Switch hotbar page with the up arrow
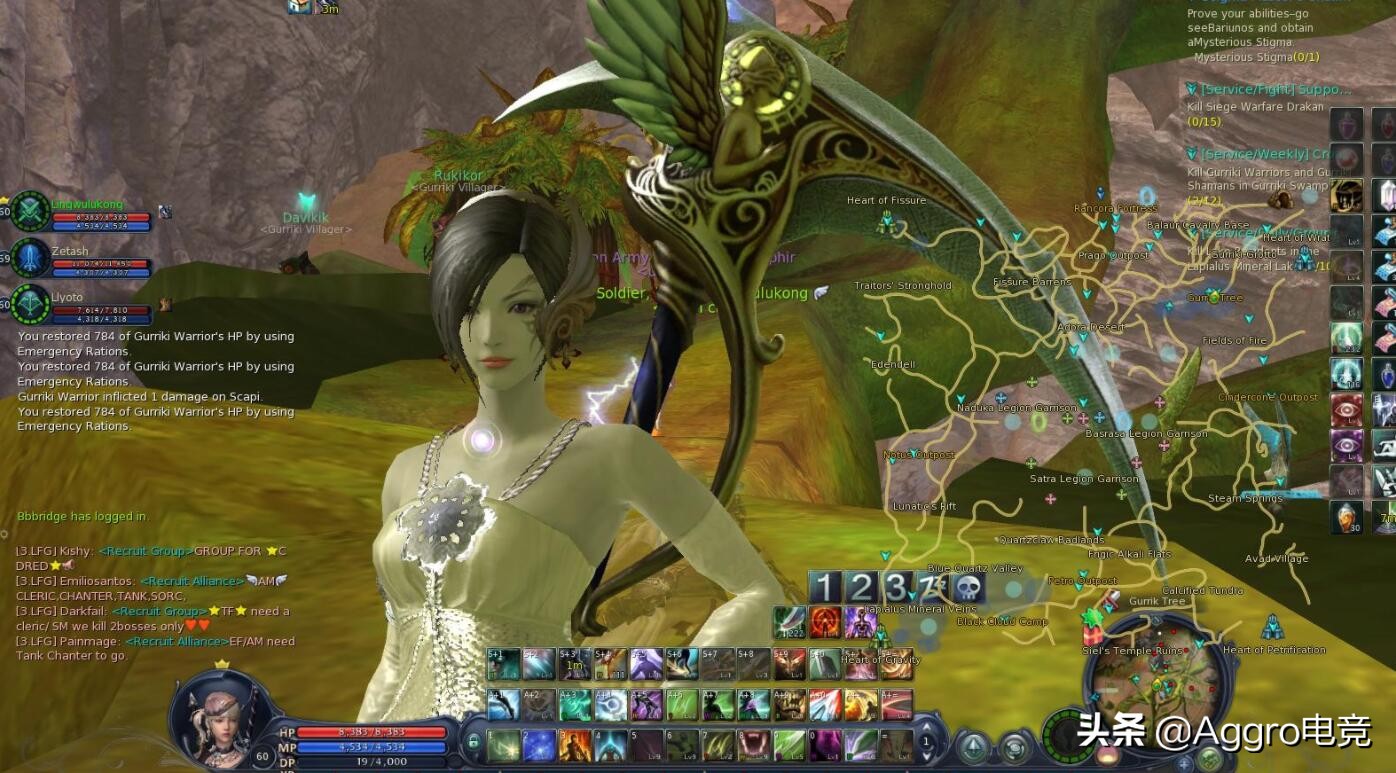This screenshot has height=773, width=1396. pos(926,726)
